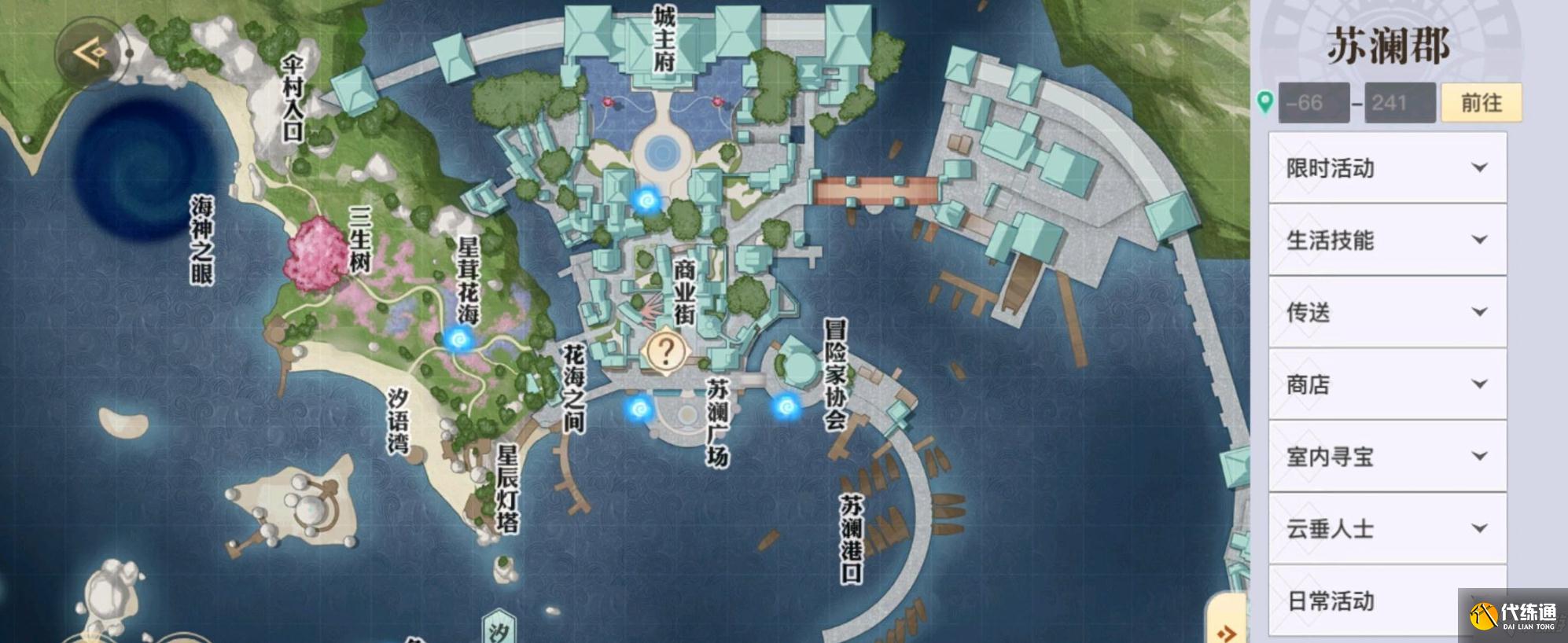The image size is (1568, 643).
Task: Expand the 传送 dropdown
Action: click(x=1386, y=313)
